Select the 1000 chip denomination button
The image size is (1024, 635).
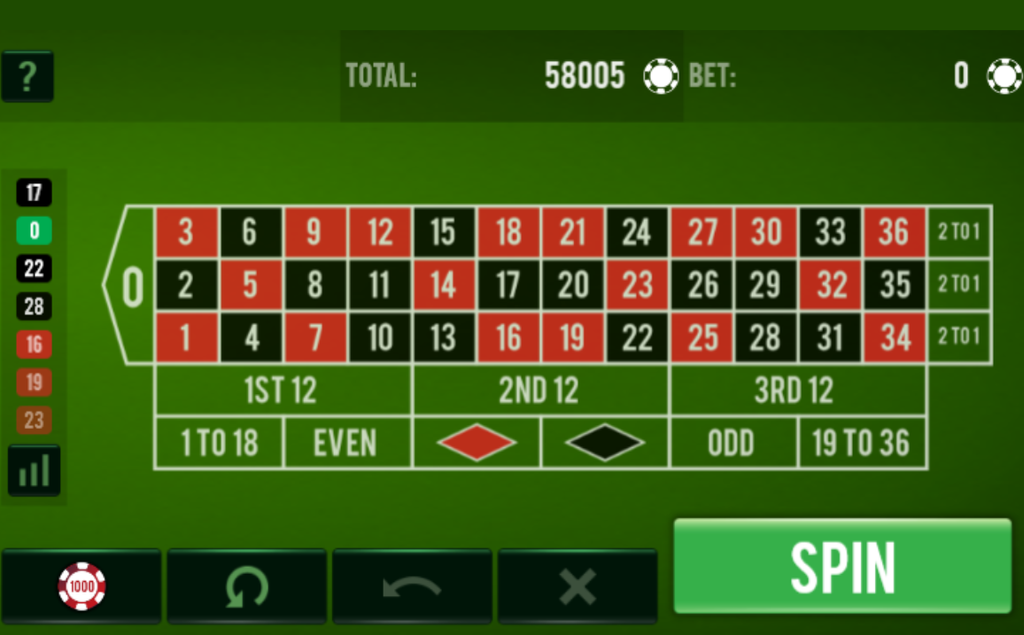(81, 586)
